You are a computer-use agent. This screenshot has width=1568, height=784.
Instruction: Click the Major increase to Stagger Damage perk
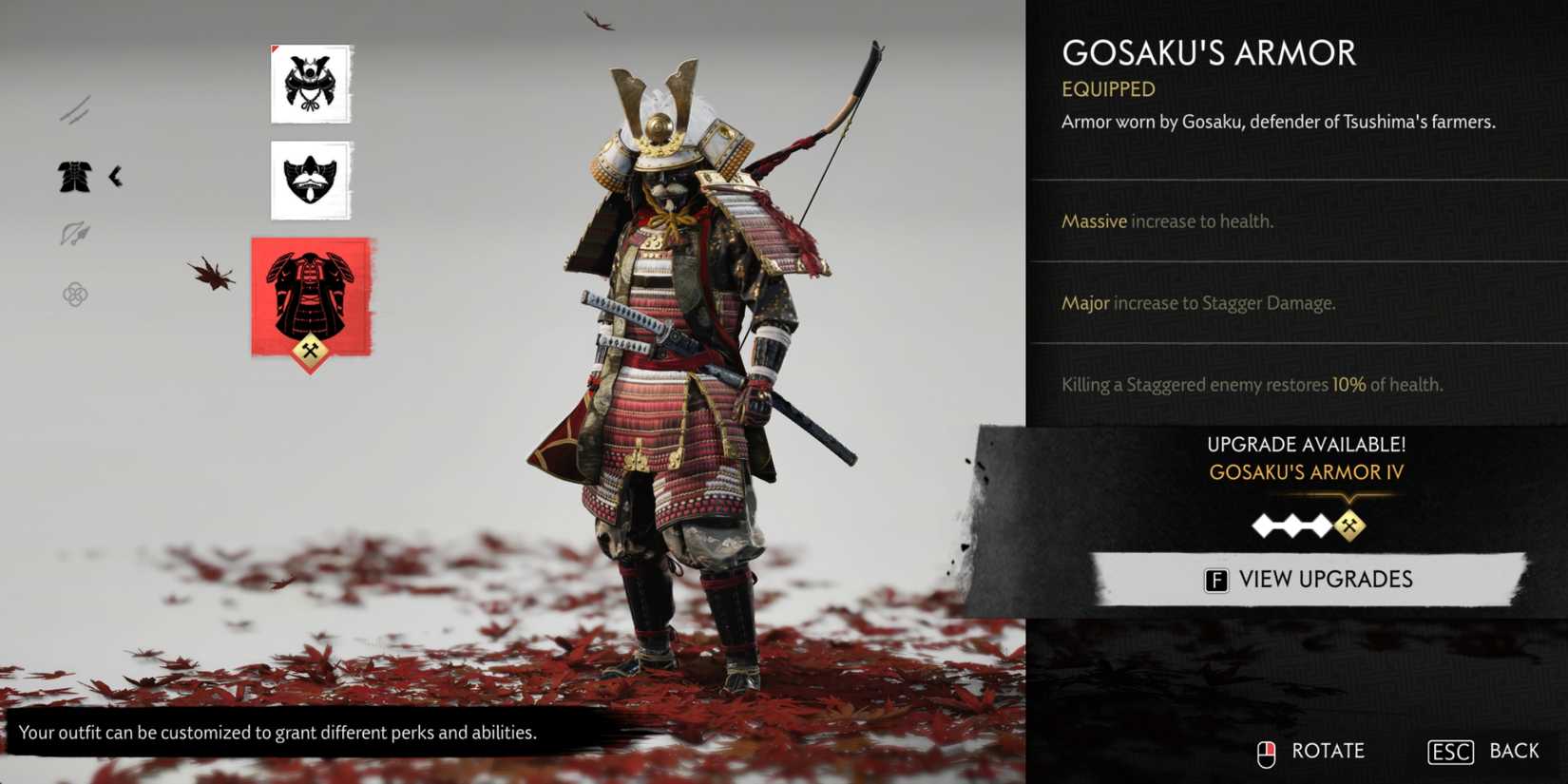point(1197,302)
